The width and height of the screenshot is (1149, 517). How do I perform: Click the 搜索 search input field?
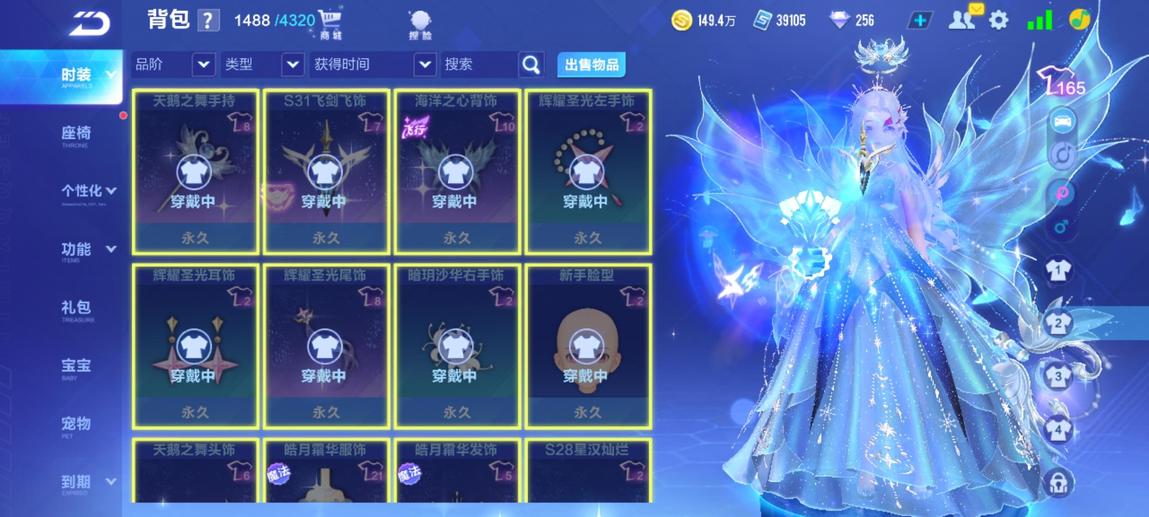[x=479, y=64]
